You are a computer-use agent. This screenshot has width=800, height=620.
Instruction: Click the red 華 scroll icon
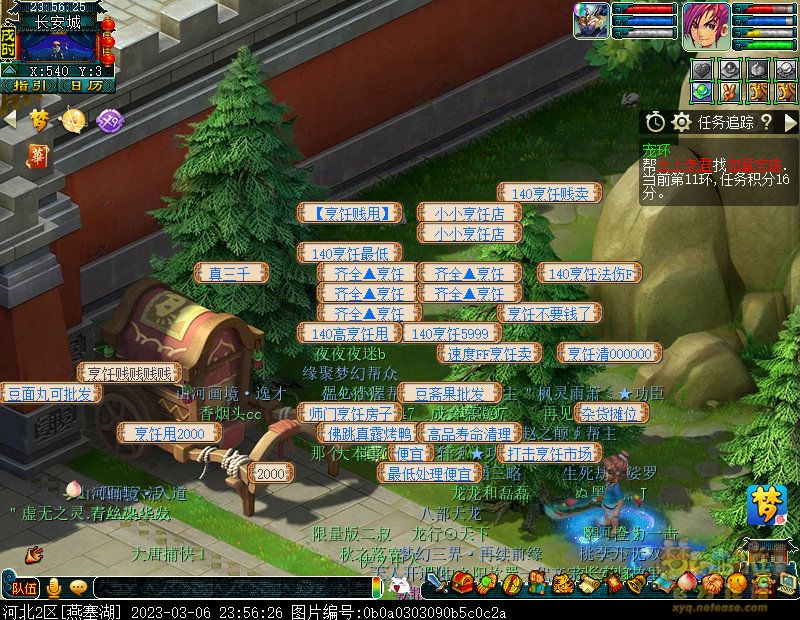pyautogui.click(x=38, y=156)
